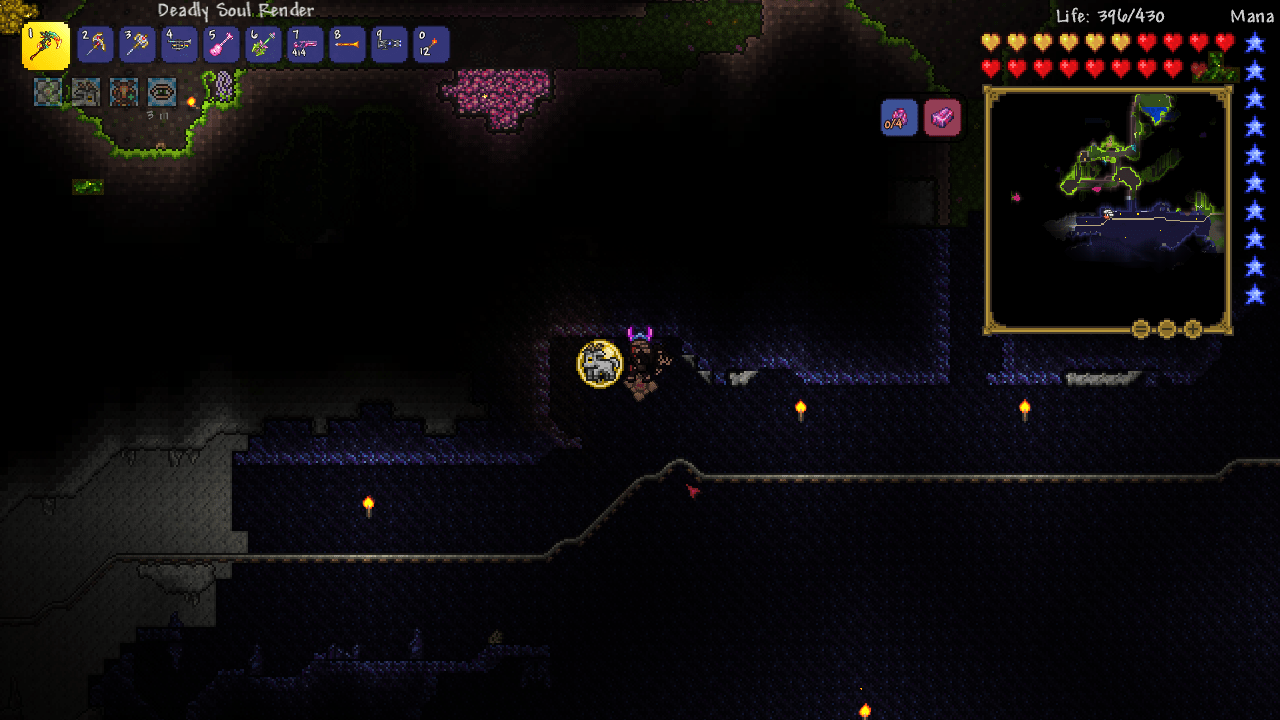Viewport: 1280px width, 720px height.
Task: Select the axe in hotbar slot 3
Action: (136, 44)
